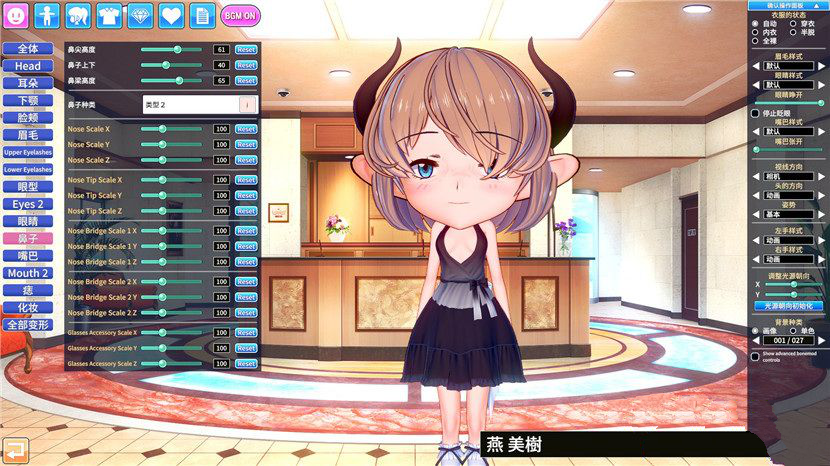
Task: Open the Mouth 2 category
Action: (x=28, y=273)
